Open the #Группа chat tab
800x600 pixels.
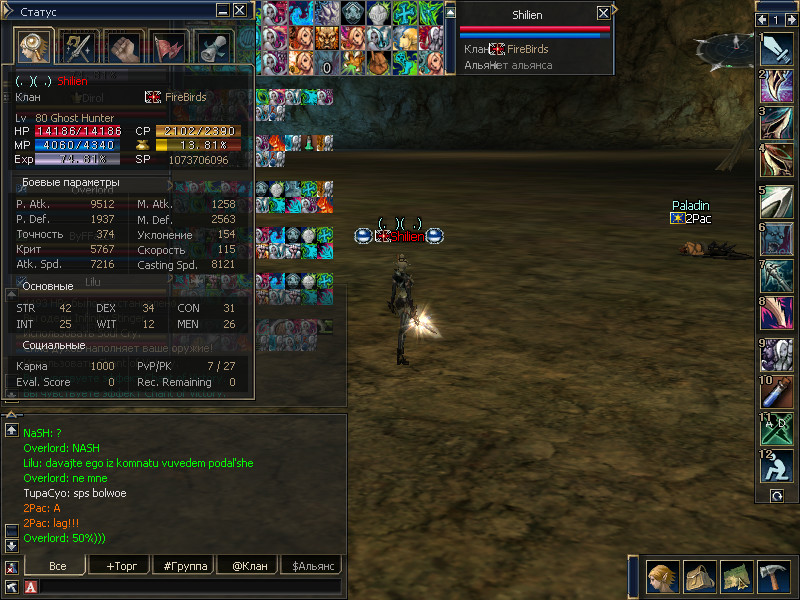(184, 566)
